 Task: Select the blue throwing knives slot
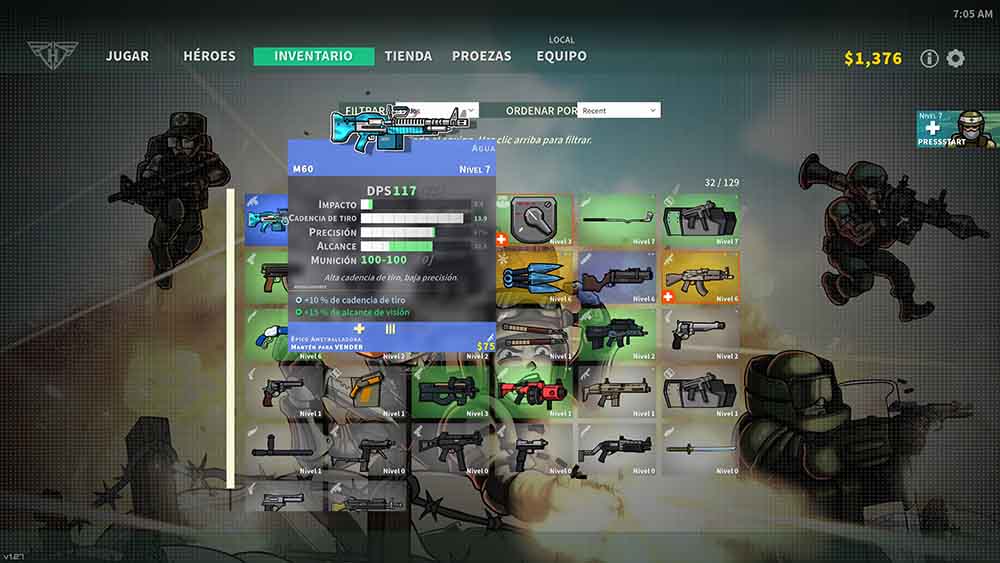(536, 278)
